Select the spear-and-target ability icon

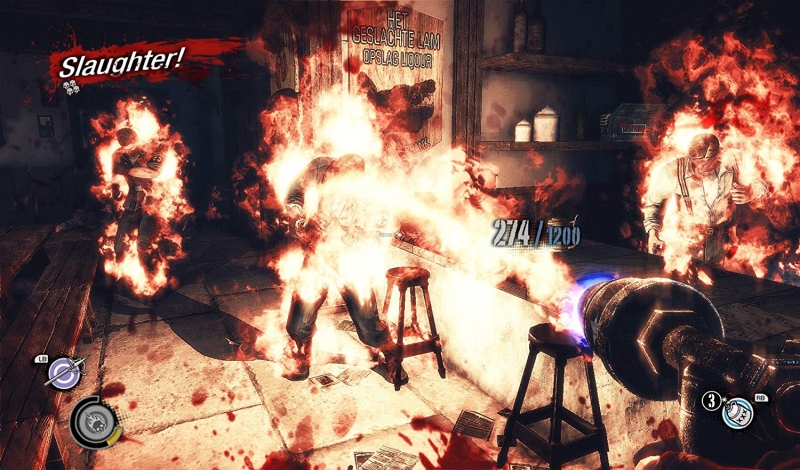tap(65, 372)
